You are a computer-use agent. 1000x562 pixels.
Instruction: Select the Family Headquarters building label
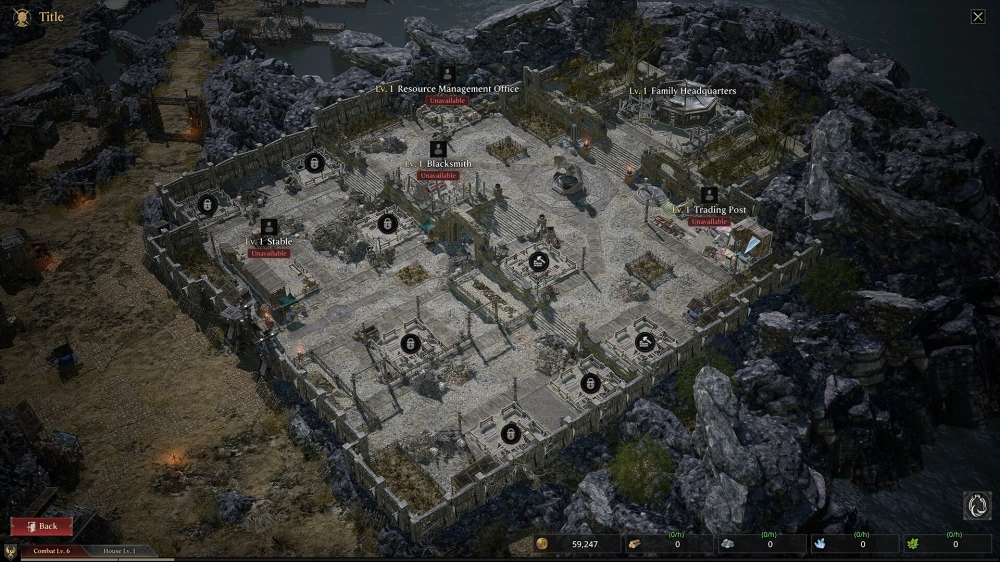[x=683, y=91]
